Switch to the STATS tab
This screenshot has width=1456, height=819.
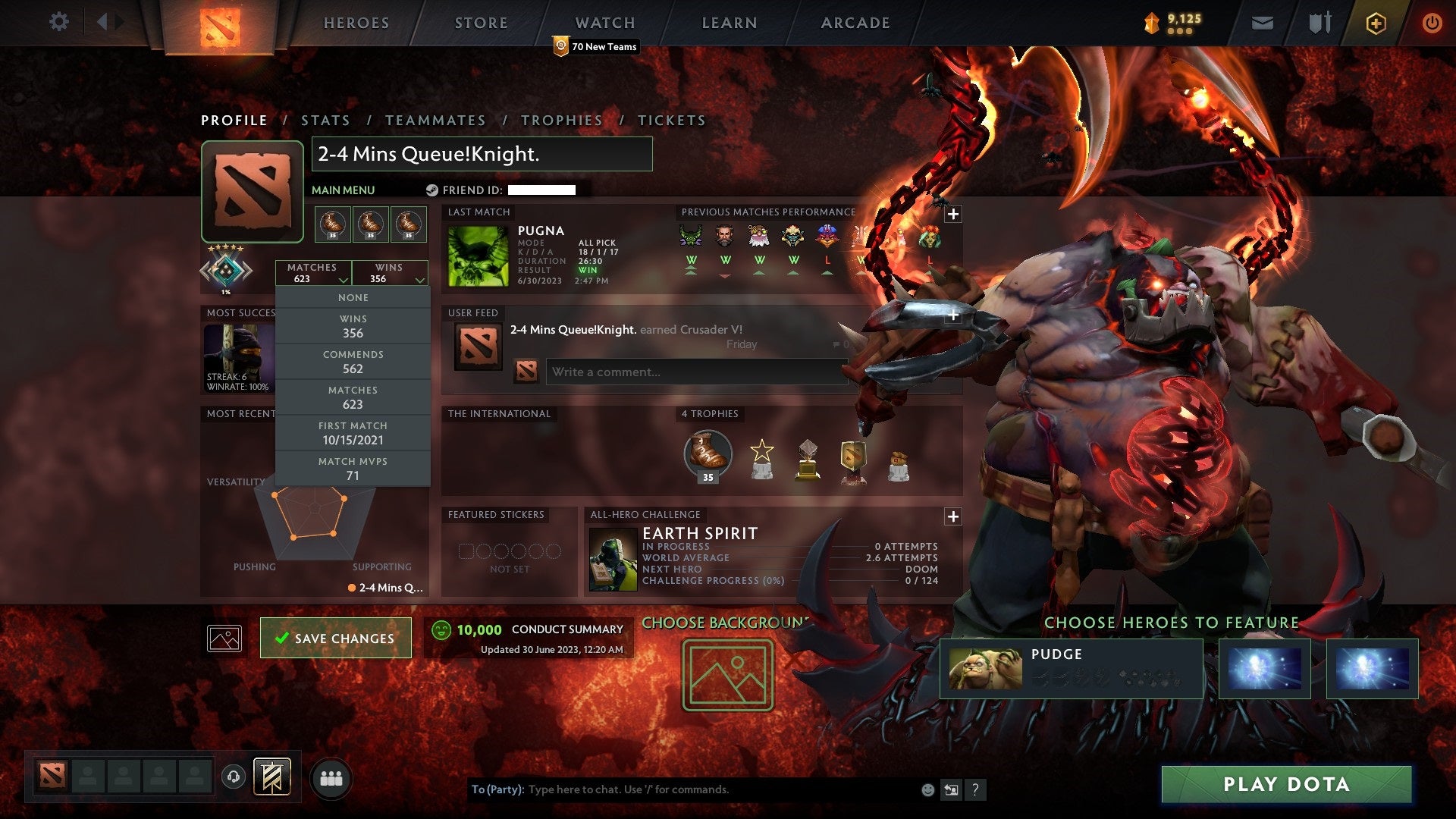pyautogui.click(x=325, y=120)
